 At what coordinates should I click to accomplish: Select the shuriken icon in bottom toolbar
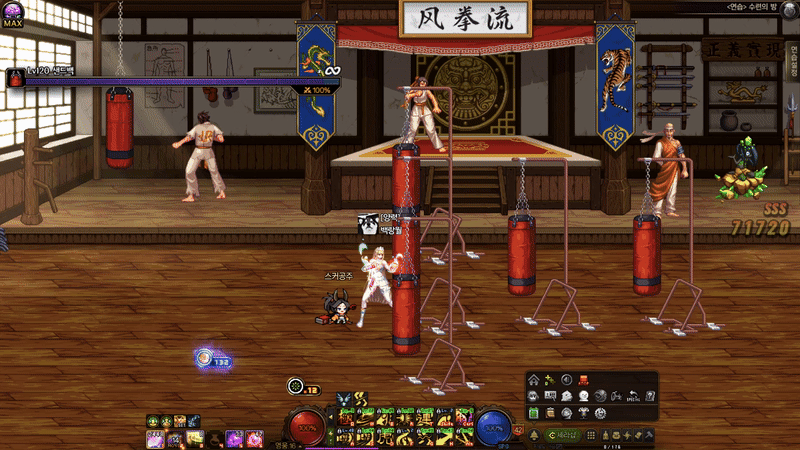(x=627, y=435)
